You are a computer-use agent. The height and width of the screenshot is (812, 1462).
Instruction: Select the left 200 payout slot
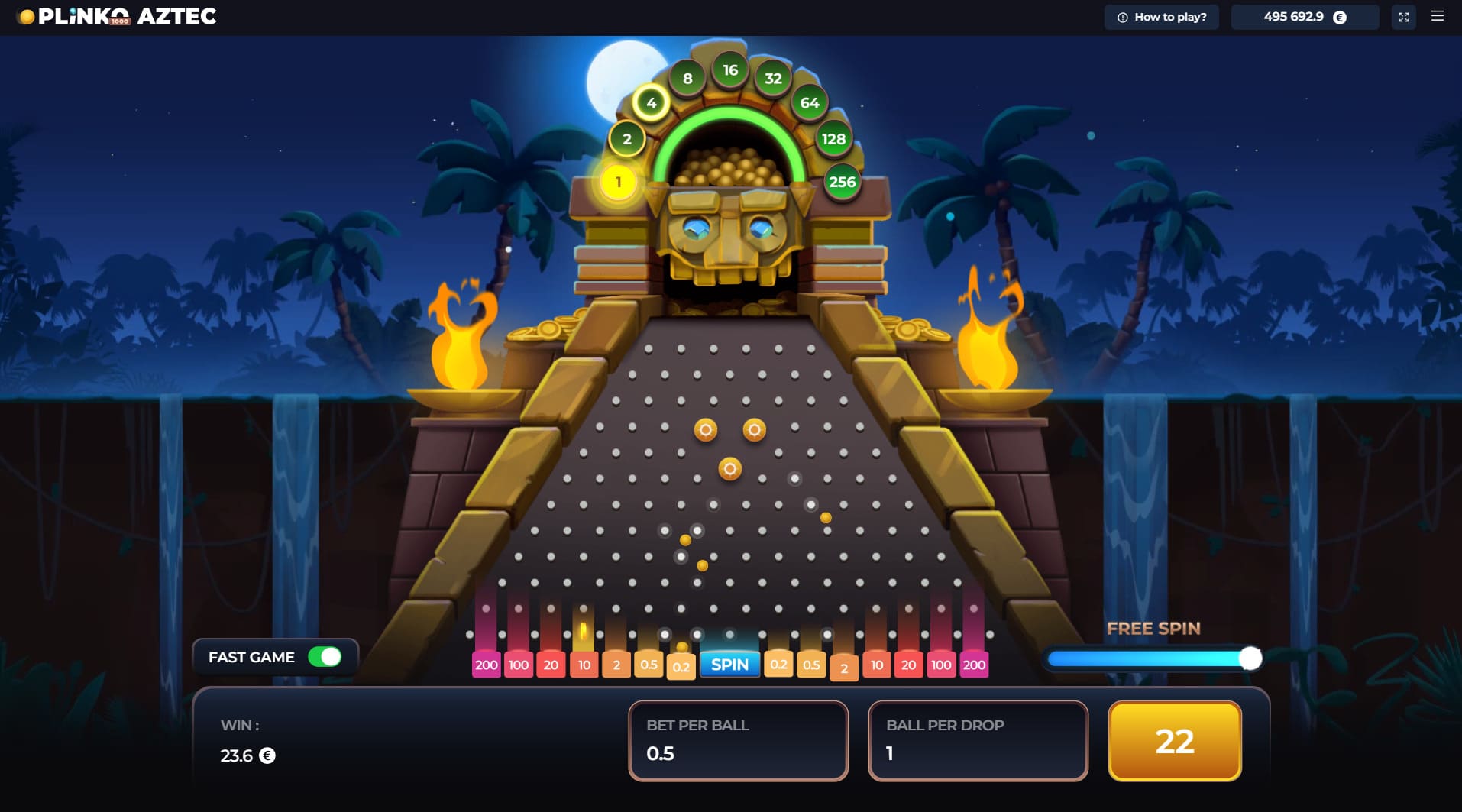click(486, 665)
